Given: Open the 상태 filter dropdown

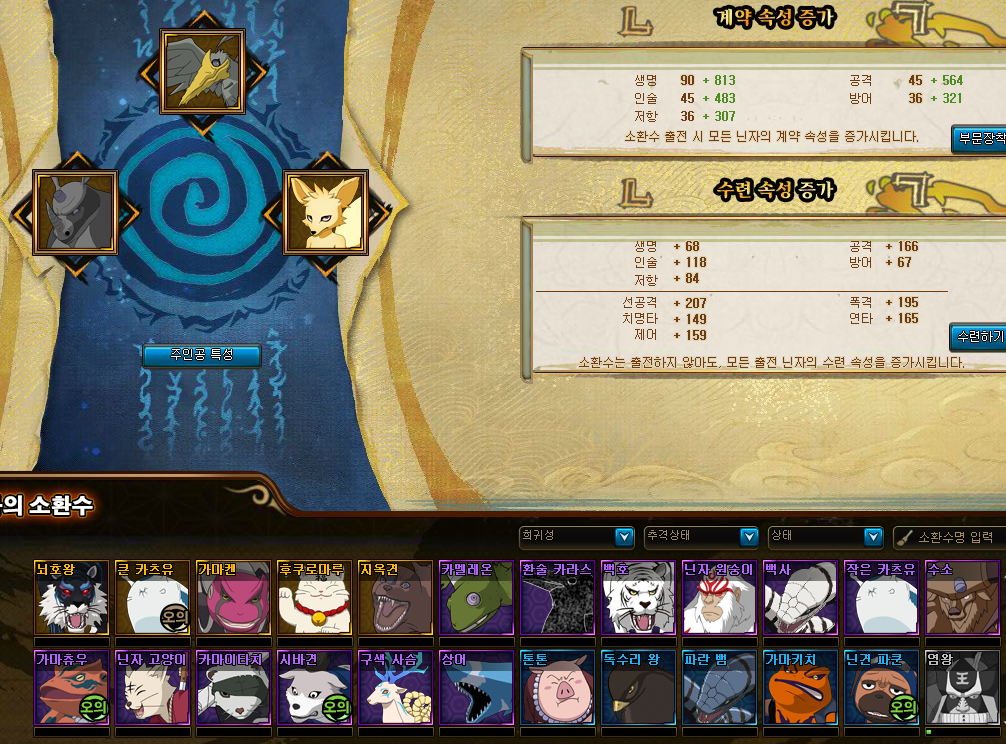Looking at the screenshot, I should 825,537.
